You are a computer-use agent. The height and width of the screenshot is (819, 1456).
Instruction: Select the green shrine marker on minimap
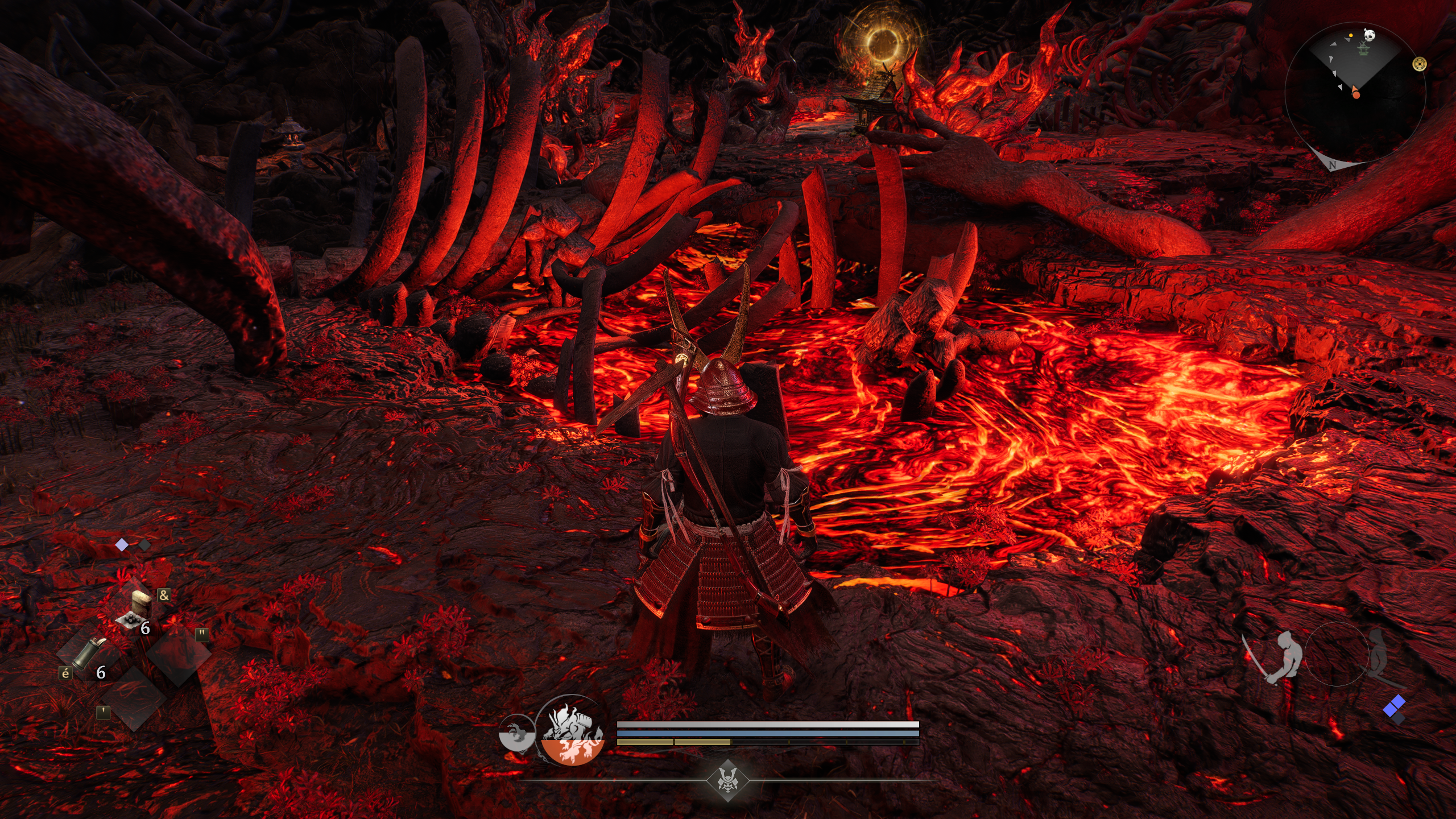click(x=1363, y=49)
